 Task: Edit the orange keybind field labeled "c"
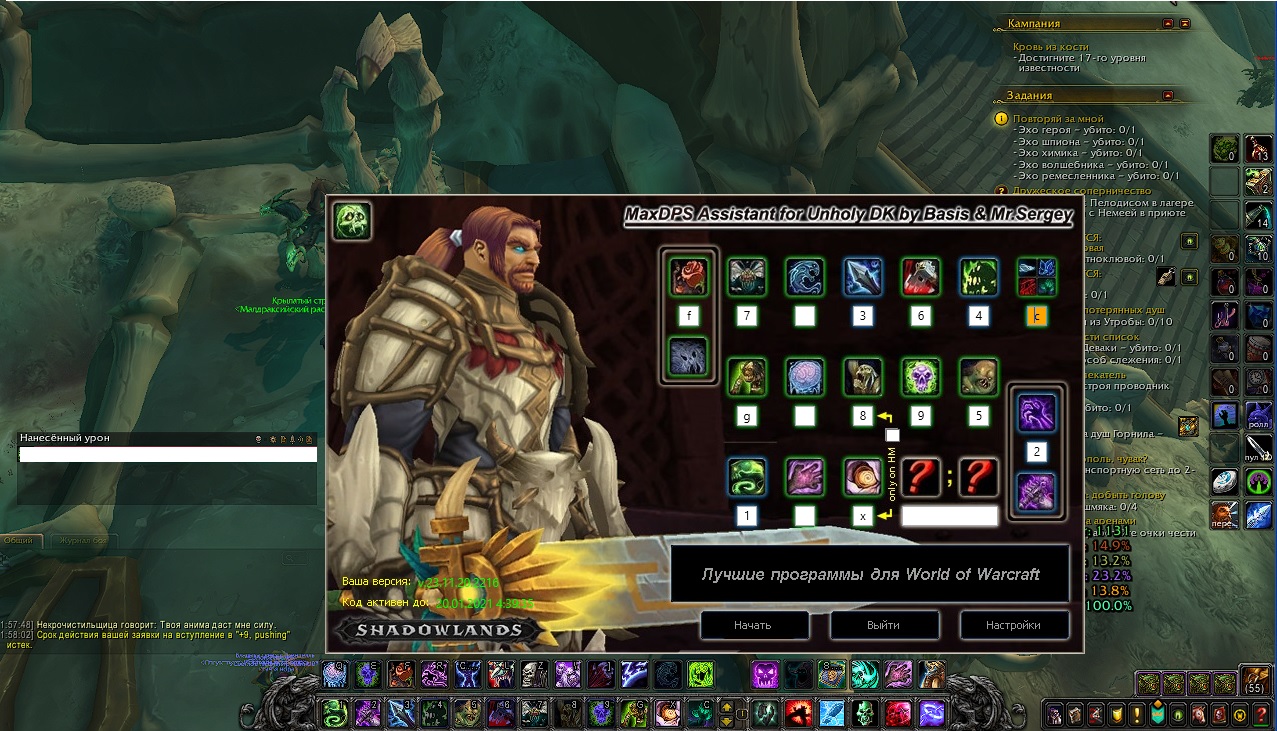coord(1036,317)
